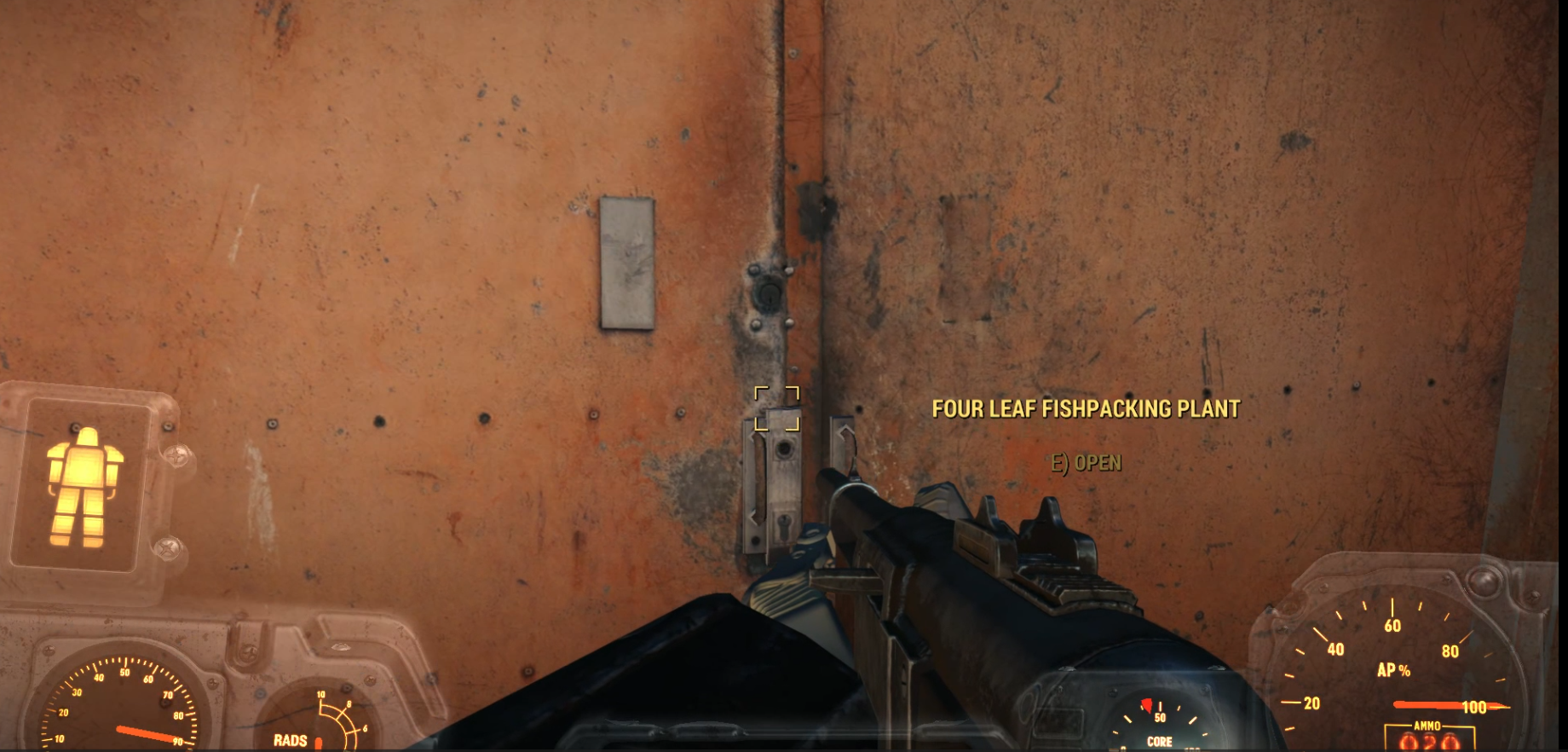Click the 50 marking on the CORE gauge

click(1160, 718)
